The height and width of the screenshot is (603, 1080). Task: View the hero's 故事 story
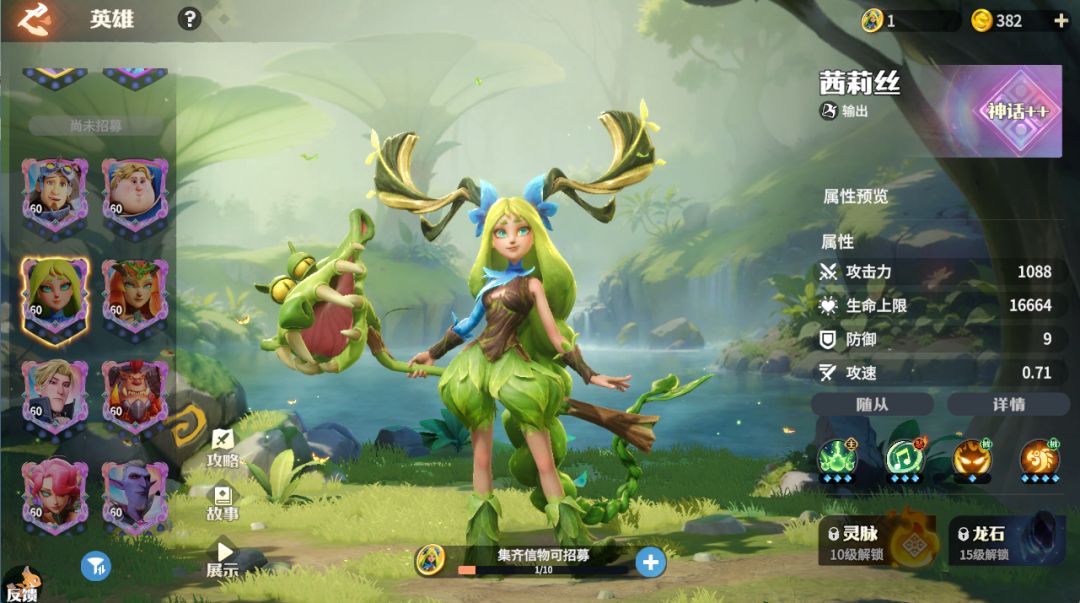[222, 503]
